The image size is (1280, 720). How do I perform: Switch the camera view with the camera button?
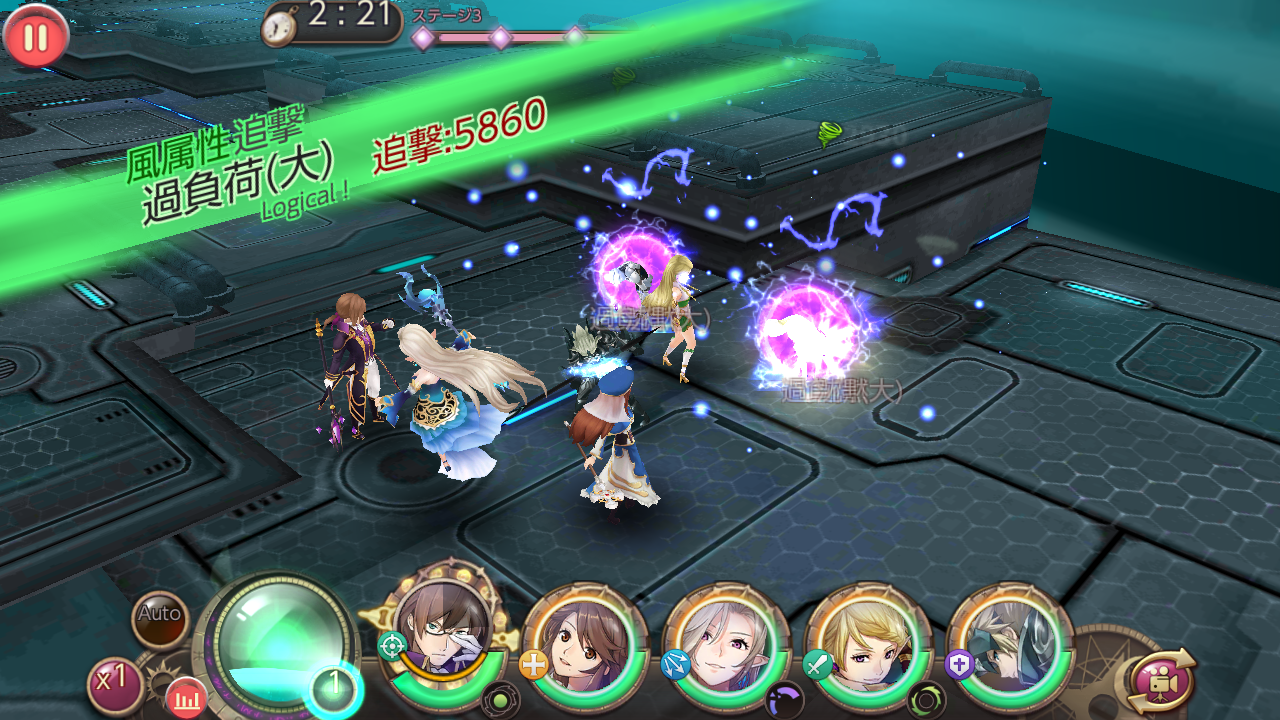click(x=1161, y=681)
